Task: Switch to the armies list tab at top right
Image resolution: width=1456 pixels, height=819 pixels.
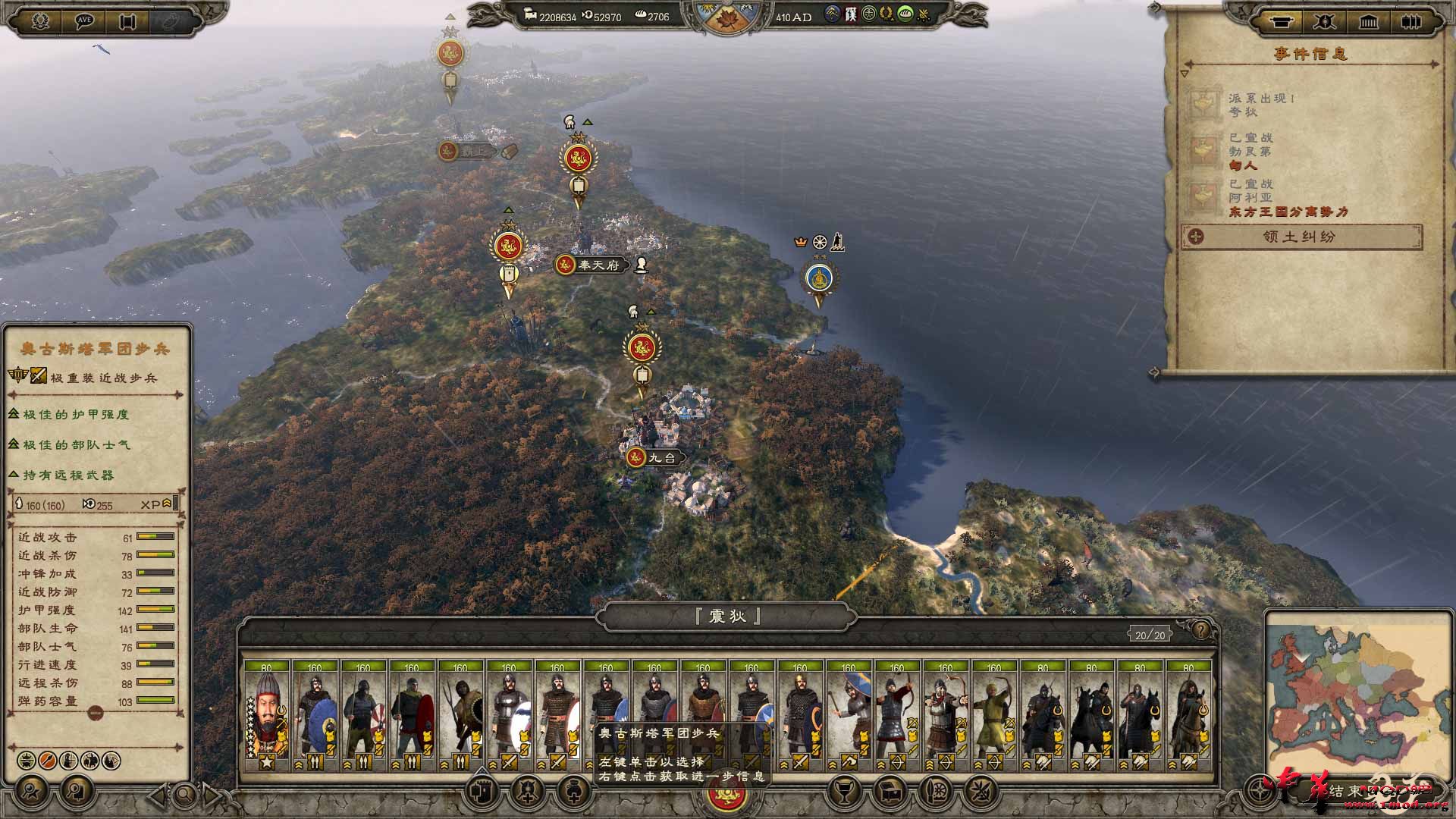Action: (1325, 22)
